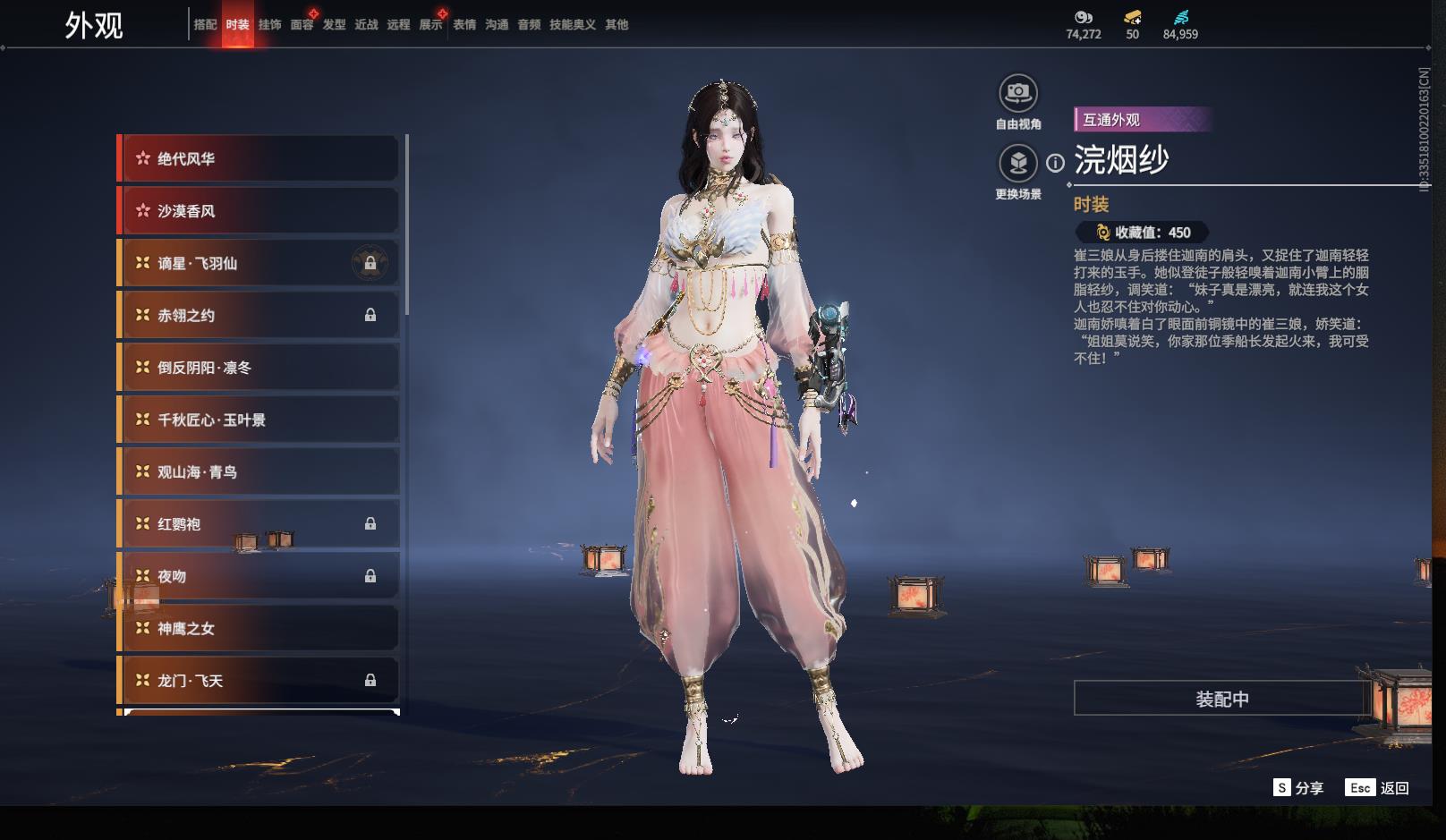Open the info icon beside 浣烟纱
The width and height of the screenshot is (1446, 840).
point(1056,163)
